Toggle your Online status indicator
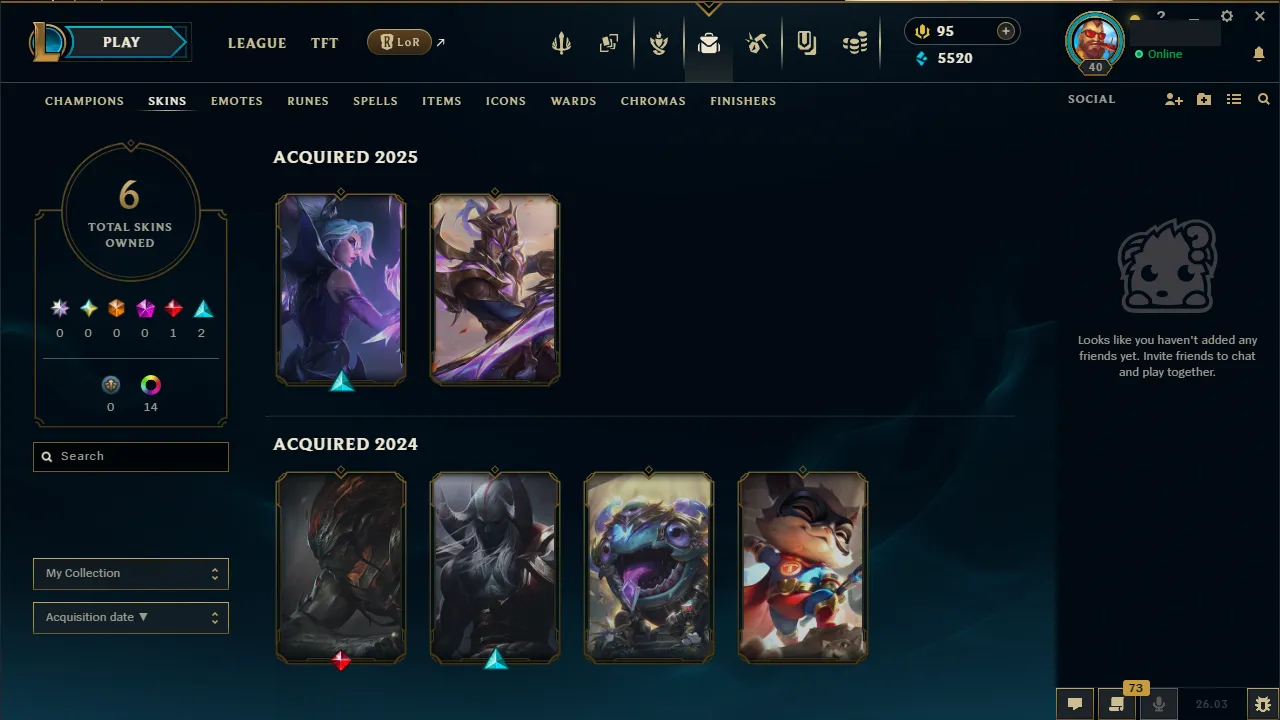Image resolution: width=1280 pixels, height=720 pixels. [1160, 54]
